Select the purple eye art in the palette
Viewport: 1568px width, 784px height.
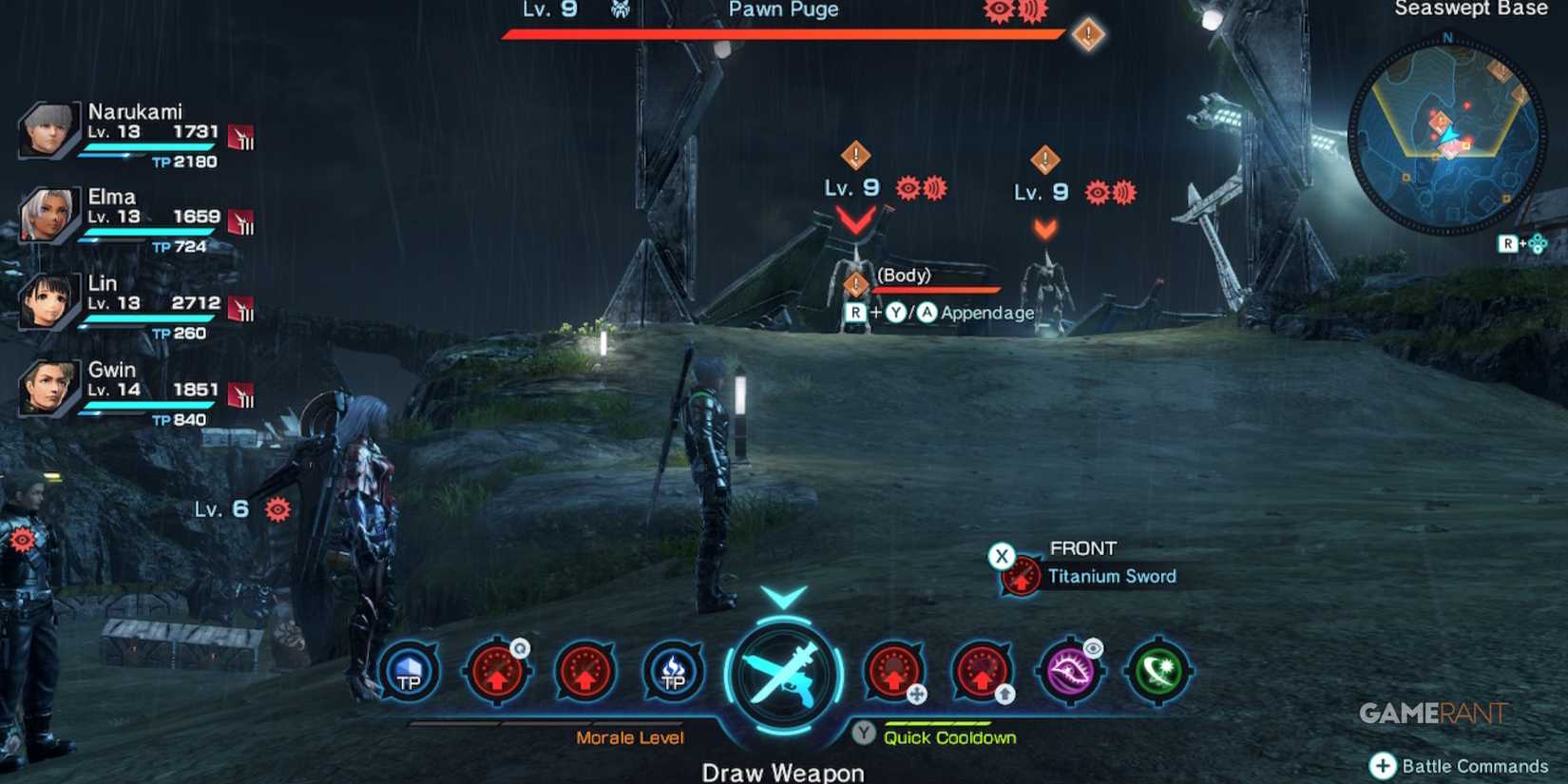(x=1070, y=672)
